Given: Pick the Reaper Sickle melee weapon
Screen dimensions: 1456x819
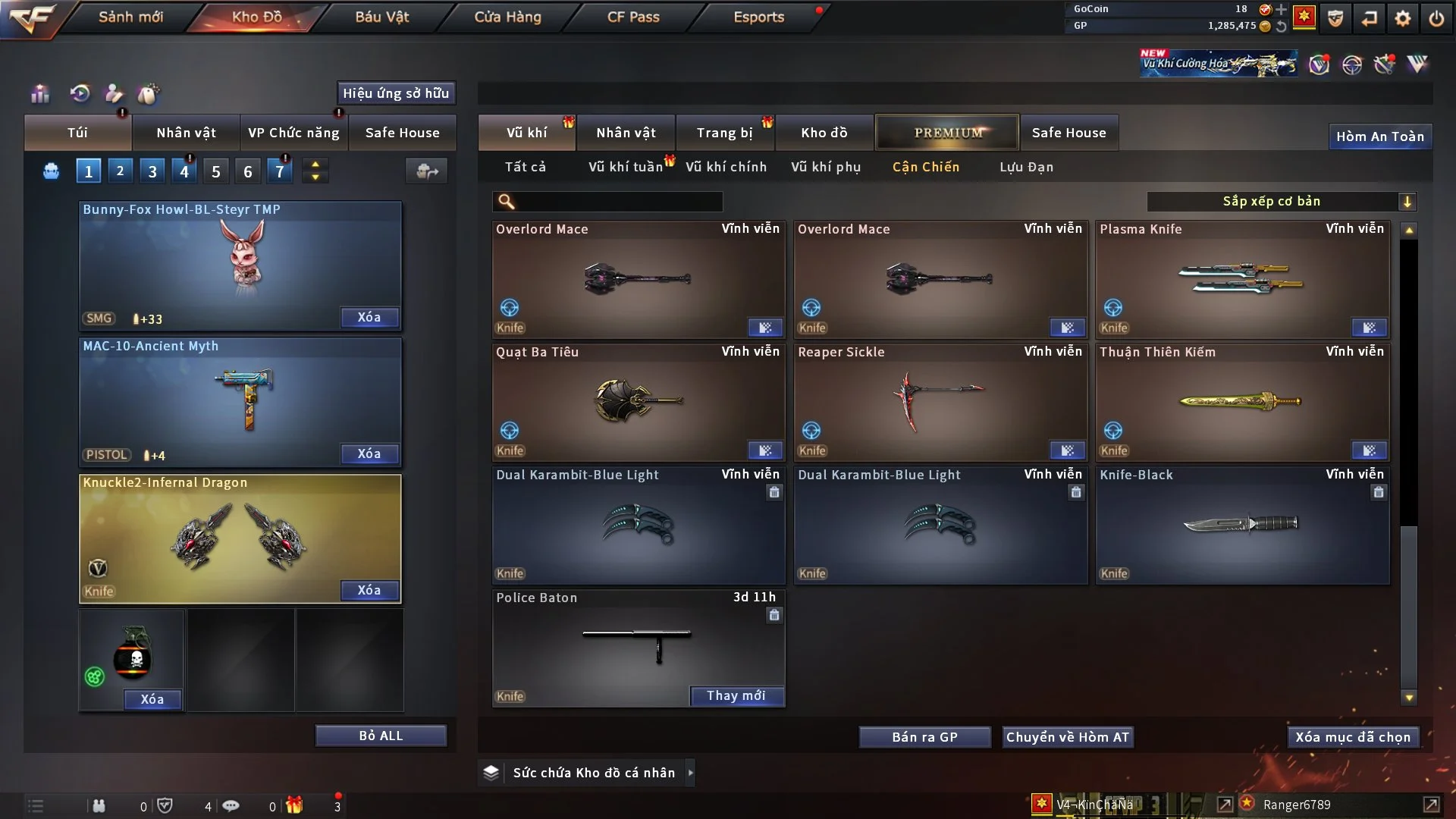Looking at the screenshot, I should tap(940, 402).
